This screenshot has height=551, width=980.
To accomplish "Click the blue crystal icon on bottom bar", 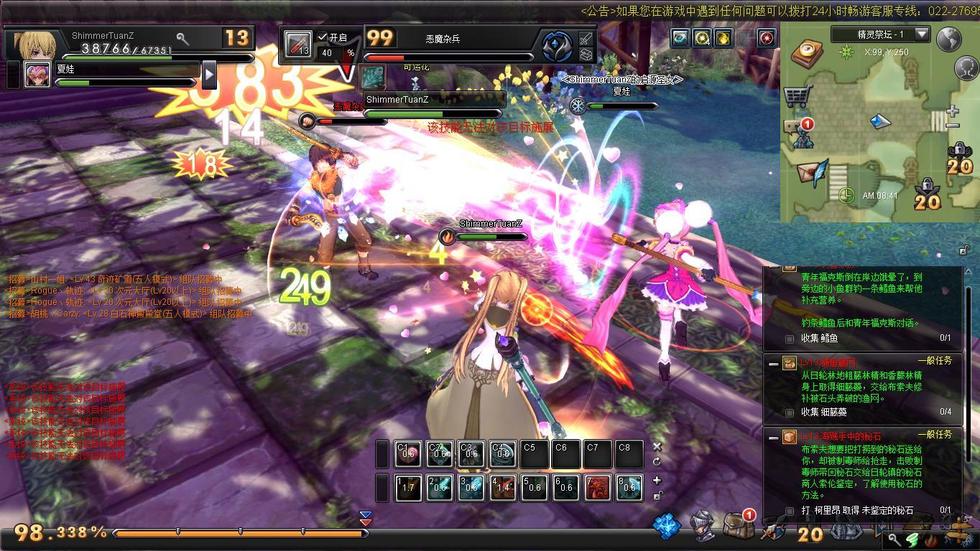I will point(666,525).
